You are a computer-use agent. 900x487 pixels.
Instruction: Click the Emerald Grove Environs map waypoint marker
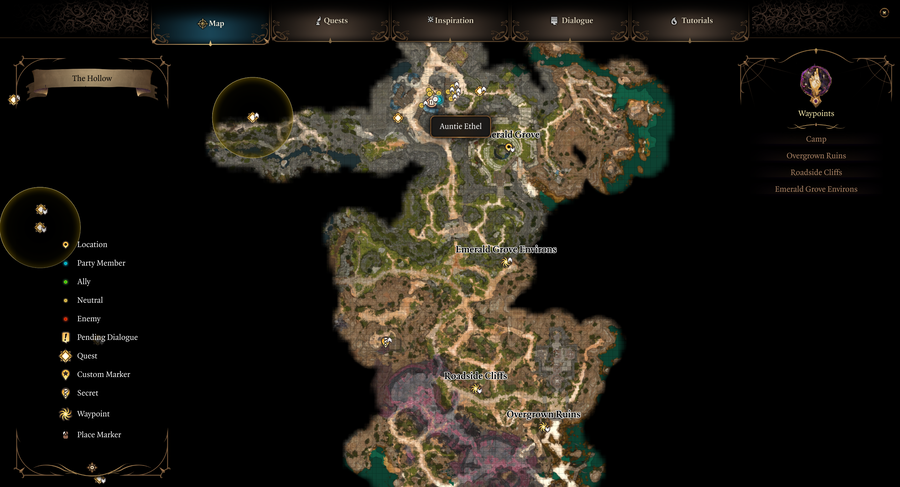508,262
